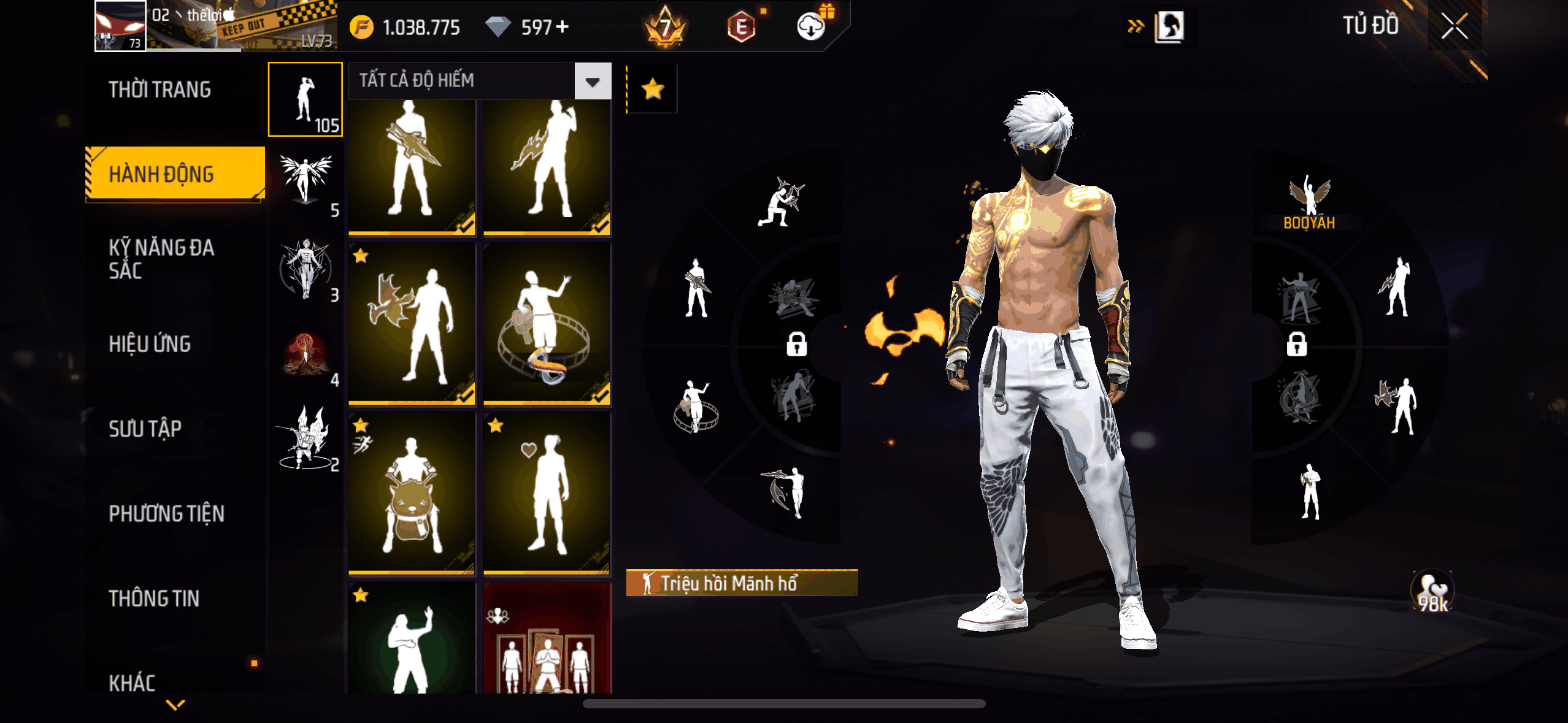Open the Thông Tin section
Image resolution: width=1568 pixels, height=723 pixels.
point(154,599)
